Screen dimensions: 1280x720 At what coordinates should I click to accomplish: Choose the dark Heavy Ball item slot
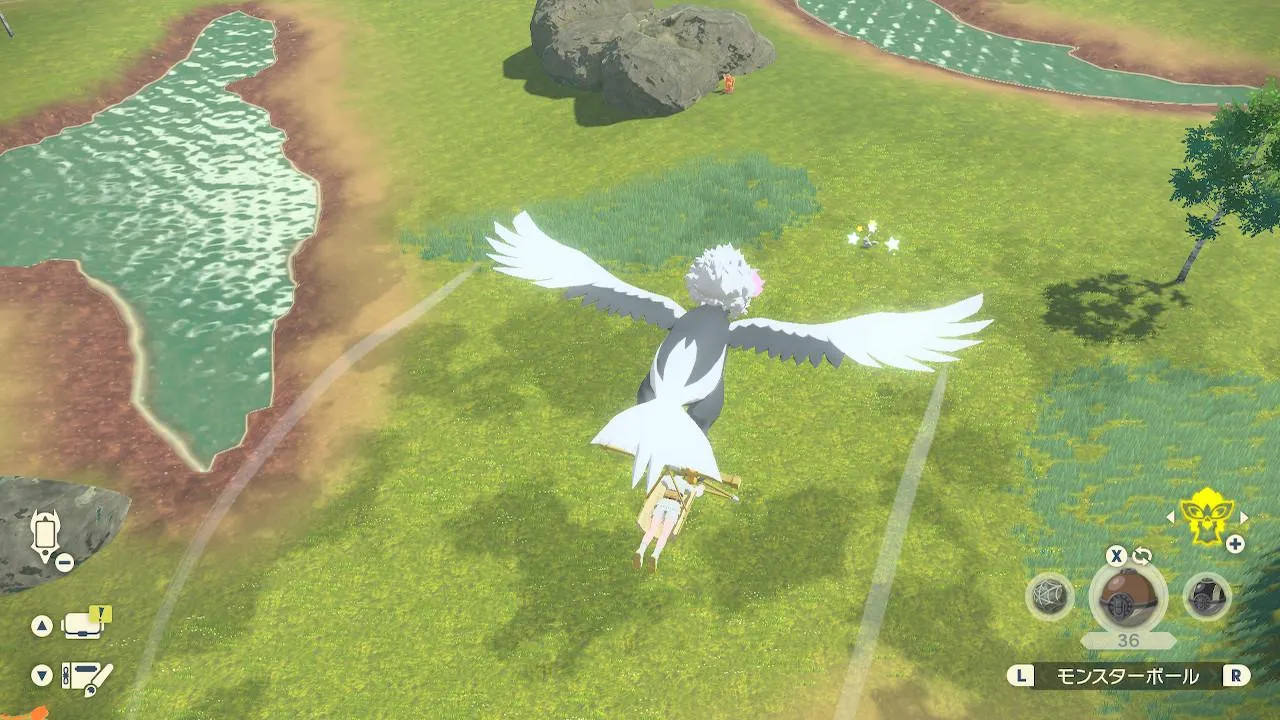click(1207, 597)
